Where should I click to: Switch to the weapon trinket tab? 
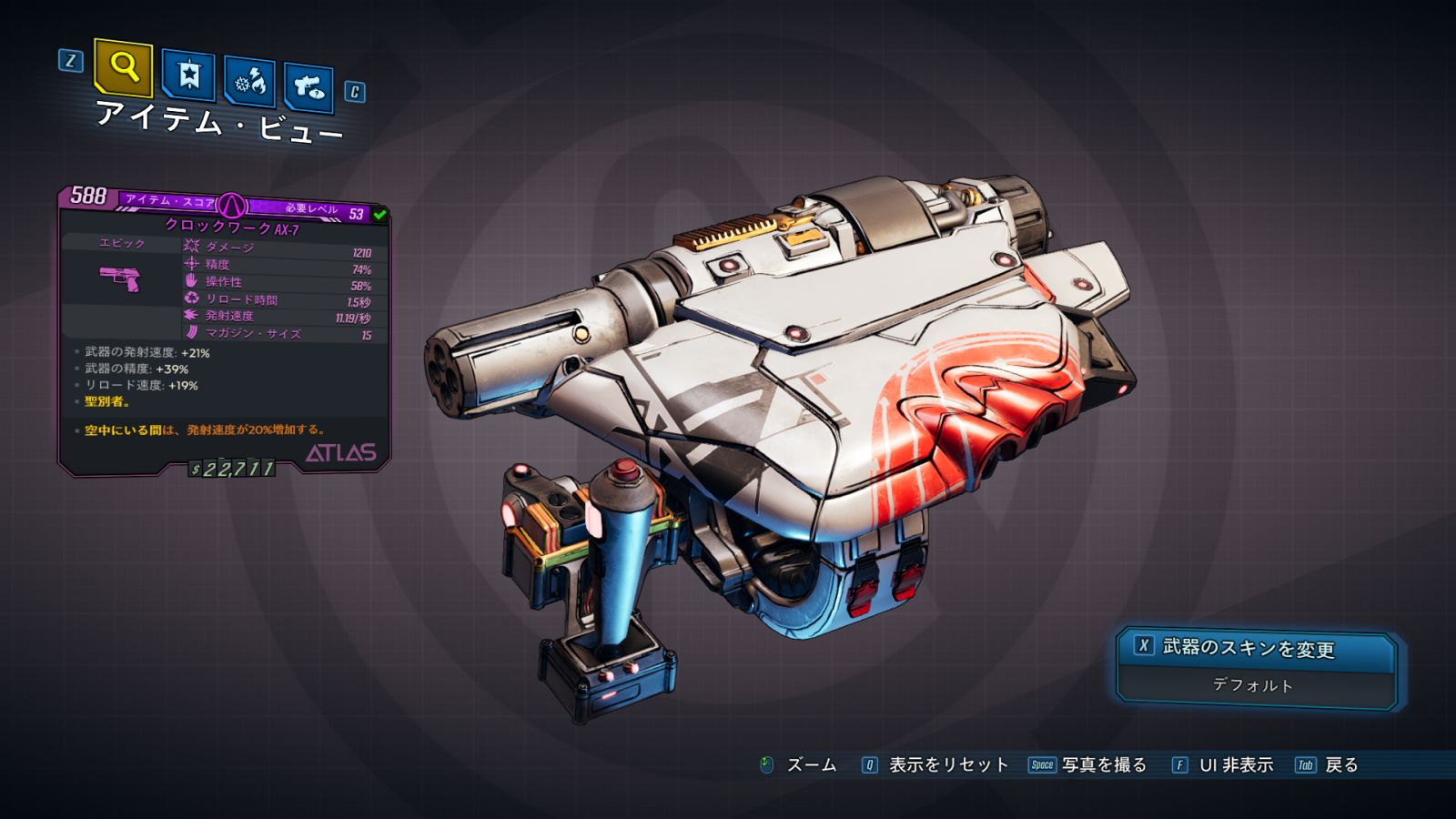coord(308,87)
